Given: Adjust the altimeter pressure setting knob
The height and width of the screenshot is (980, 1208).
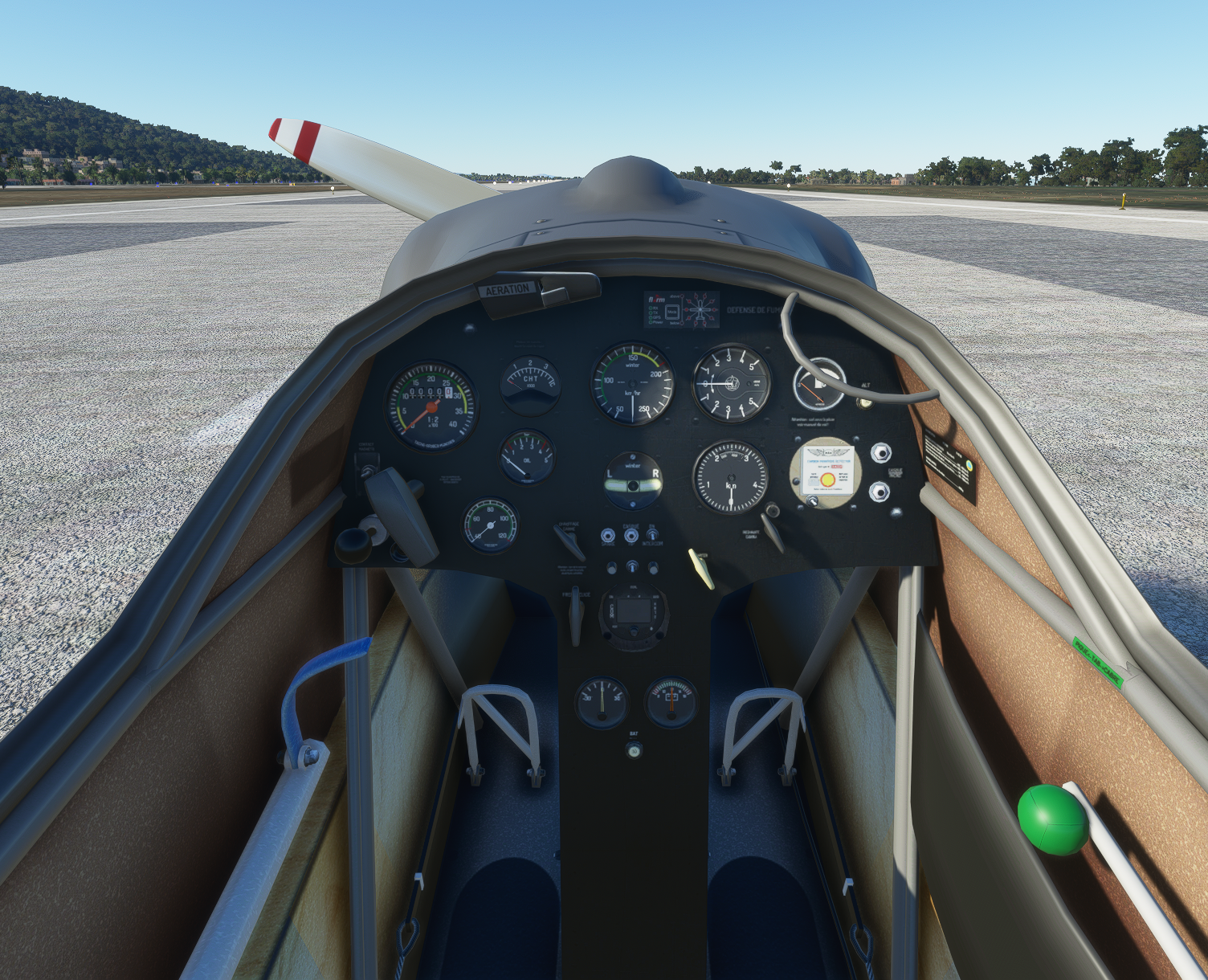Looking at the screenshot, I should coord(773,509).
